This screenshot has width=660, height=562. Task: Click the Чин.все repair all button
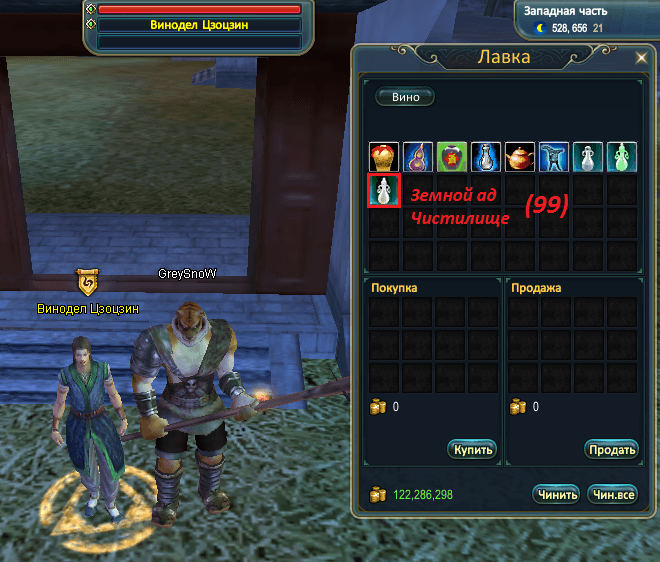click(x=613, y=494)
